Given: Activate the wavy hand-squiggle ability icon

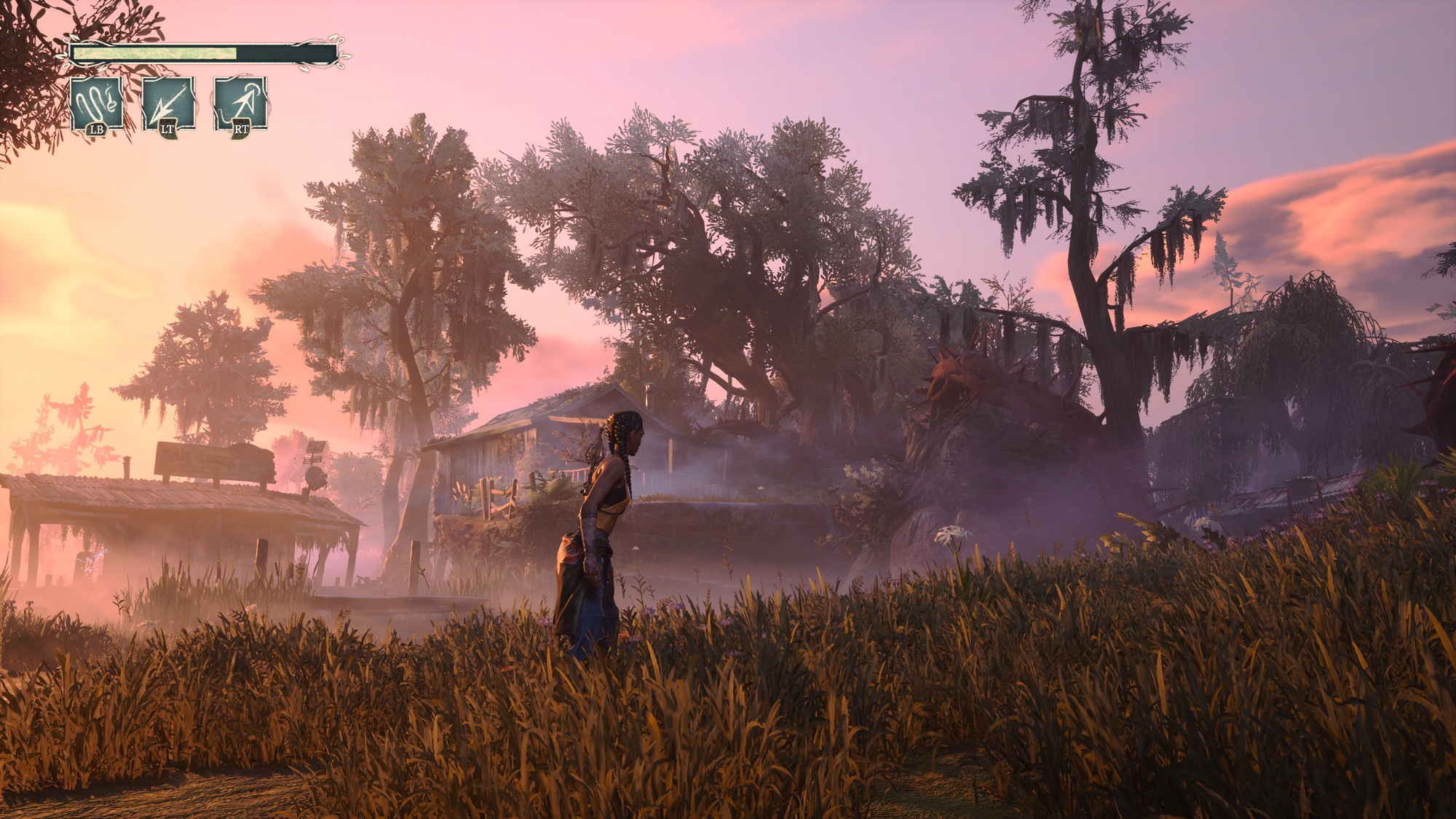Looking at the screenshot, I should click(x=97, y=104).
